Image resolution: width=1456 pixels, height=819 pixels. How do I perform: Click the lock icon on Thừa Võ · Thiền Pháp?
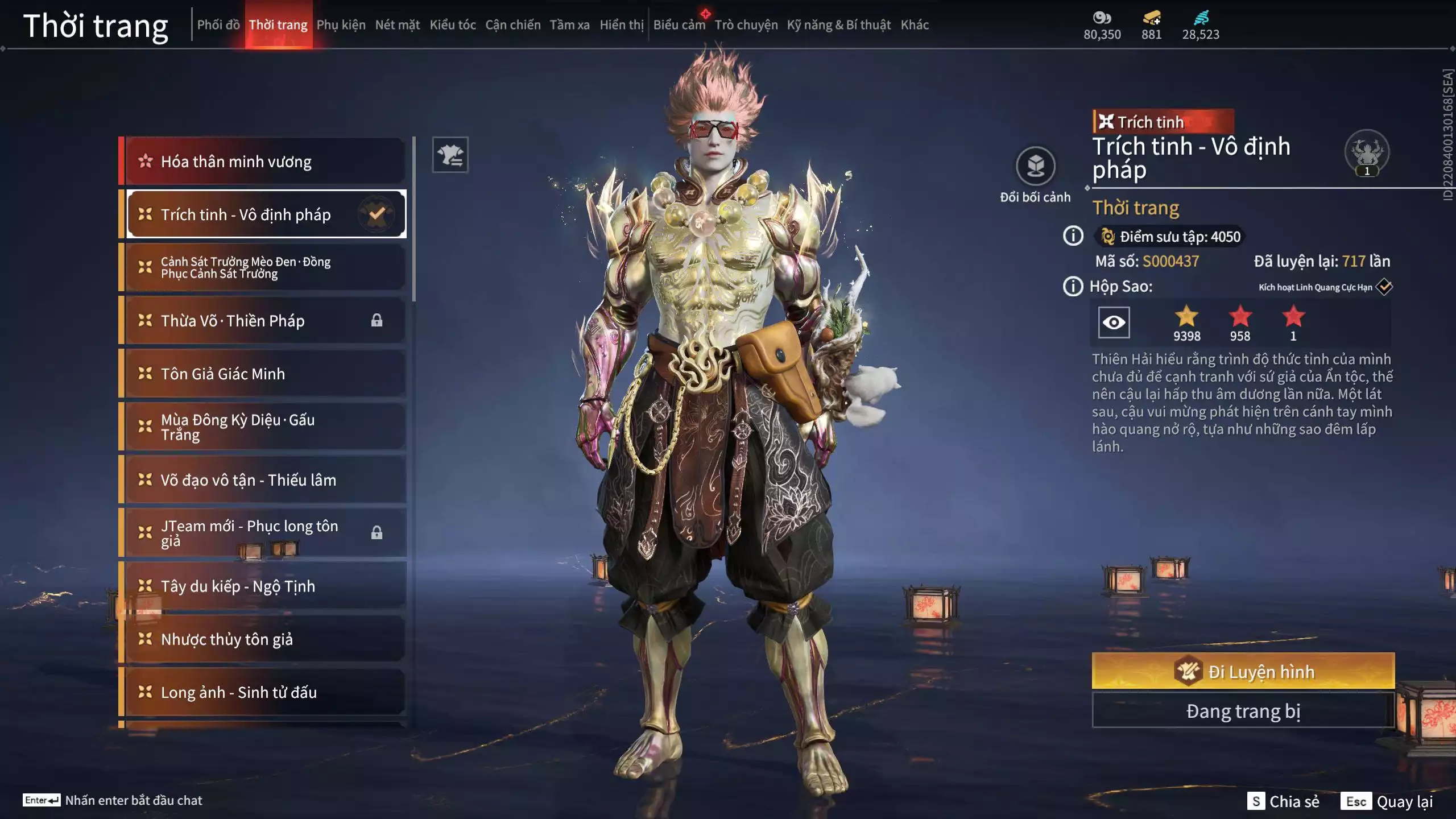(x=378, y=320)
